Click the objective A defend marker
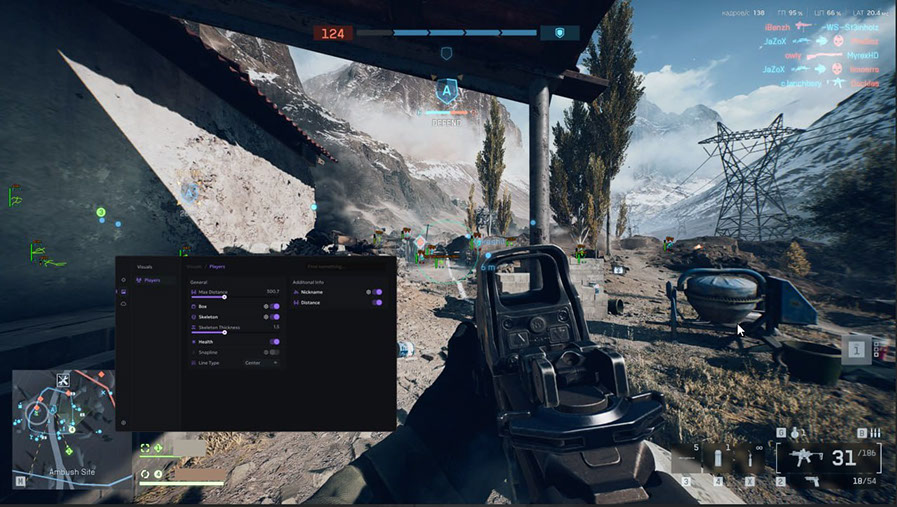Image resolution: width=897 pixels, height=507 pixels. [x=447, y=90]
